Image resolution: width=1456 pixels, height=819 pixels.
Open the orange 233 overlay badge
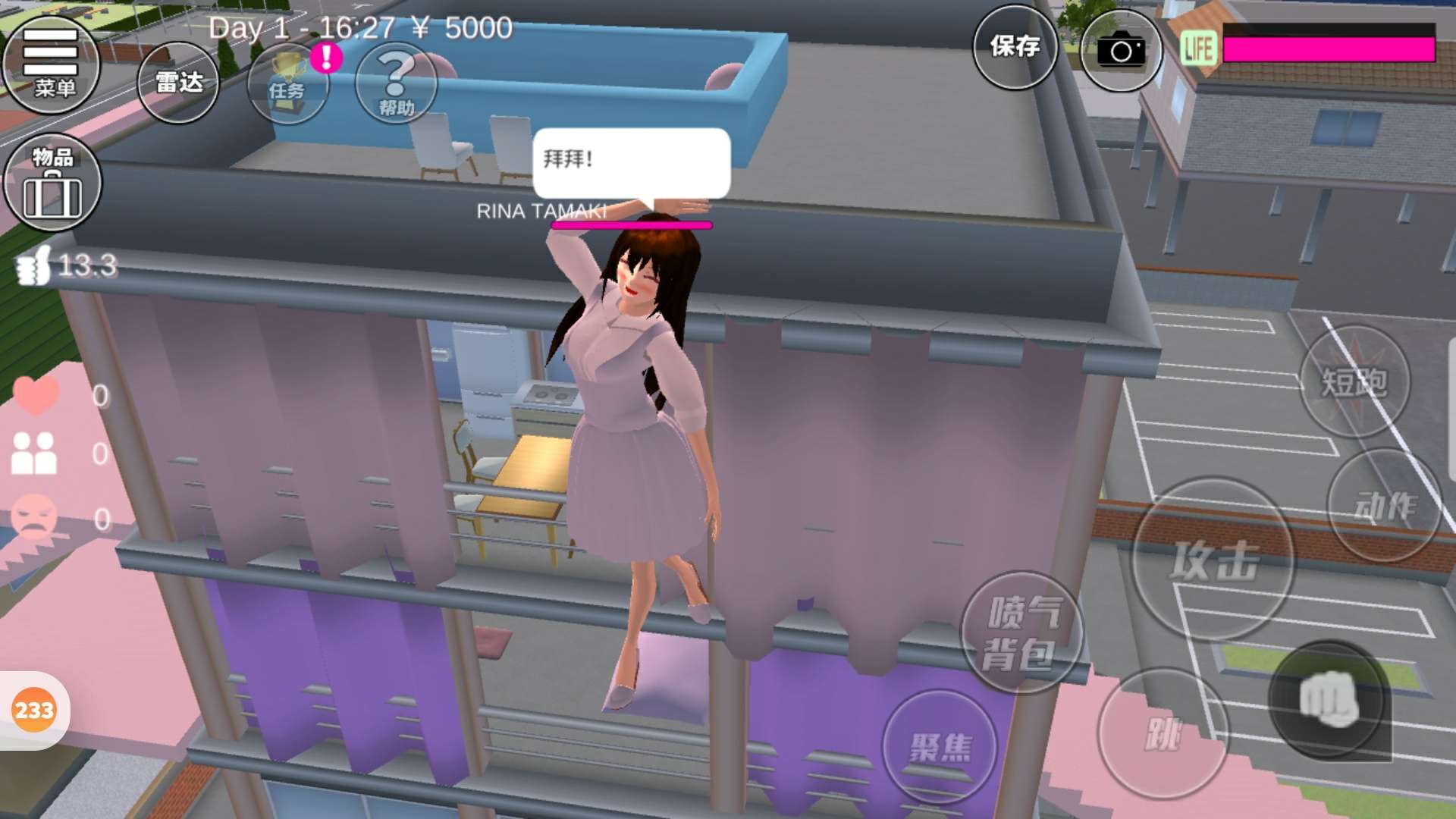click(34, 711)
